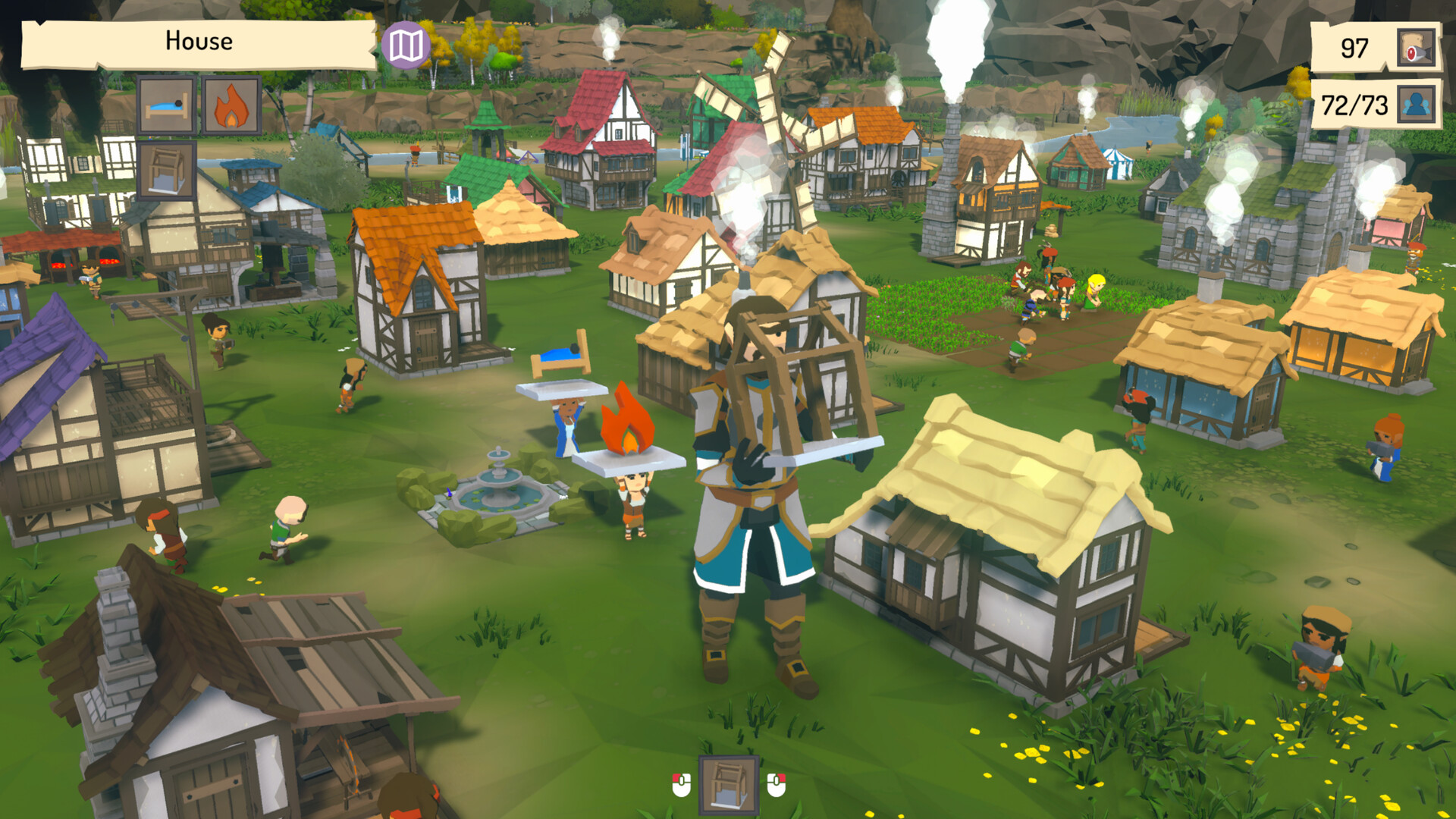
Task: Choose the wooden house frame icon under the bed
Action: click(x=167, y=171)
